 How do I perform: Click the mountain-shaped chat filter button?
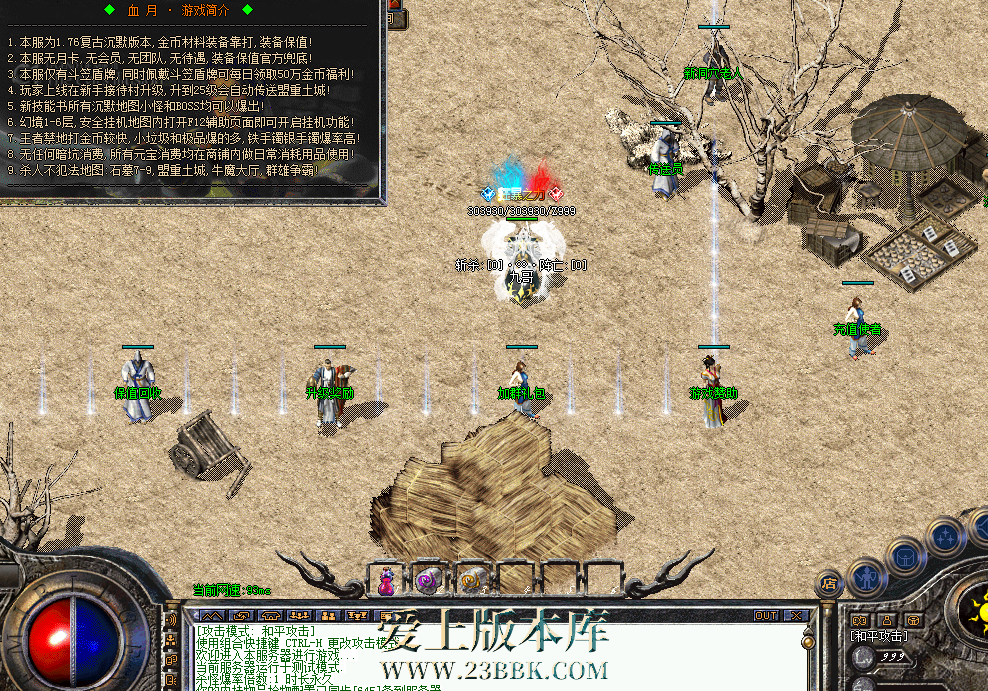212,615
